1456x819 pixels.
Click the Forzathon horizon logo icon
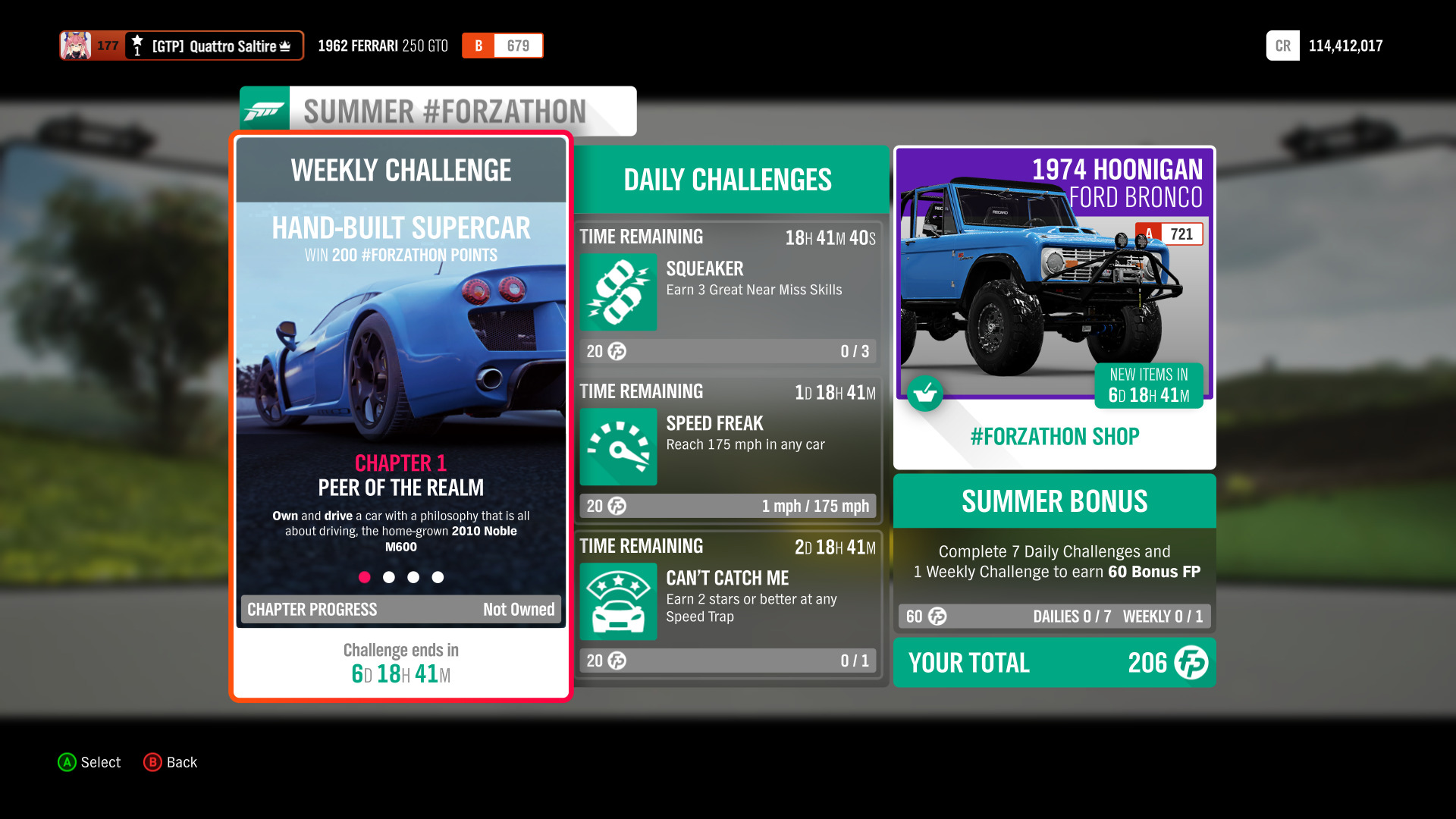(x=265, y=109)
